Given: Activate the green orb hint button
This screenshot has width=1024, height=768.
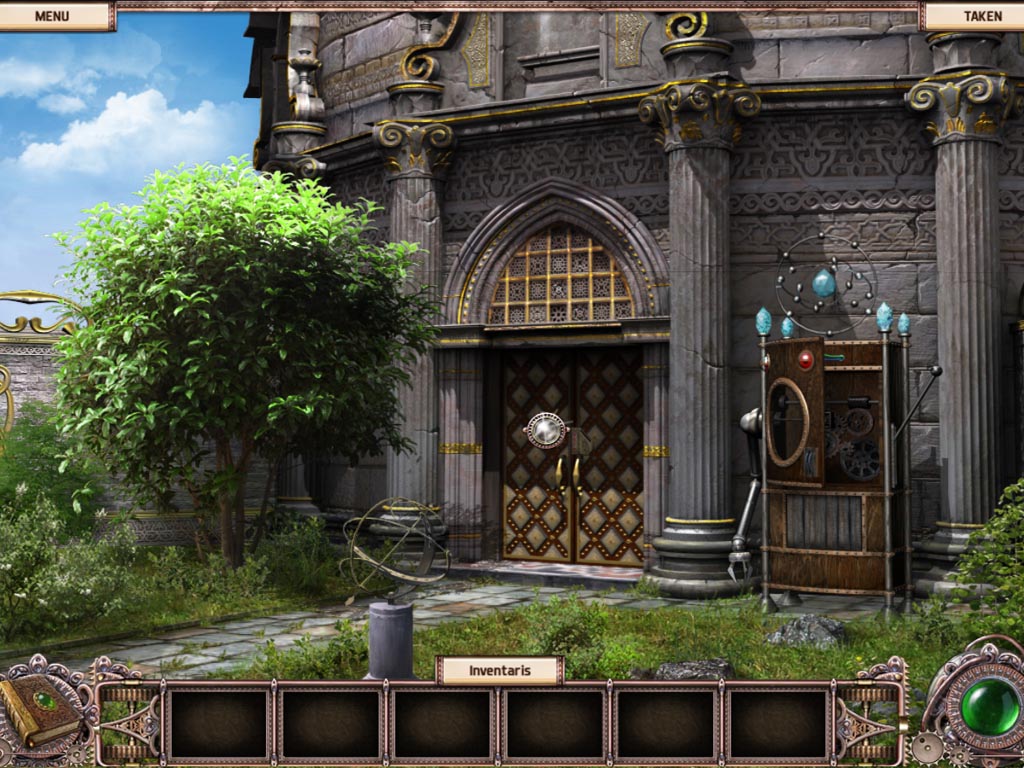Looking at the screenshot, I should tap(988, 707).
